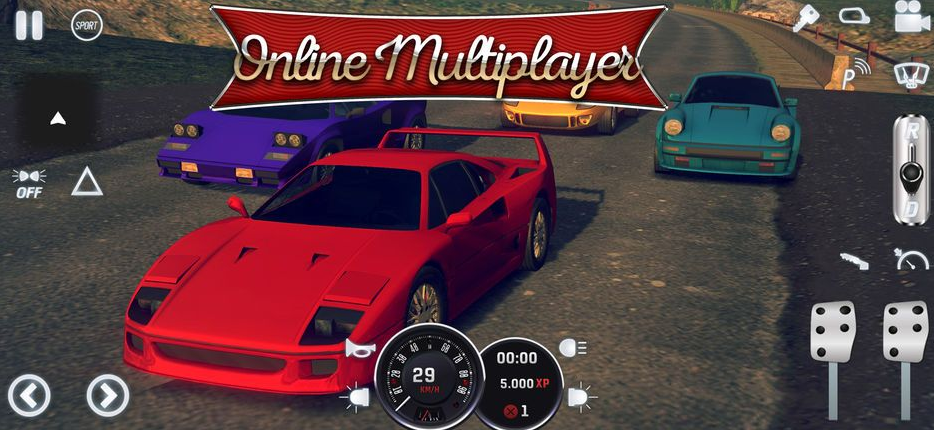Viewport: 934px width, 430px height.
Task: Tap the up arrow button
Action: point(58,118)
